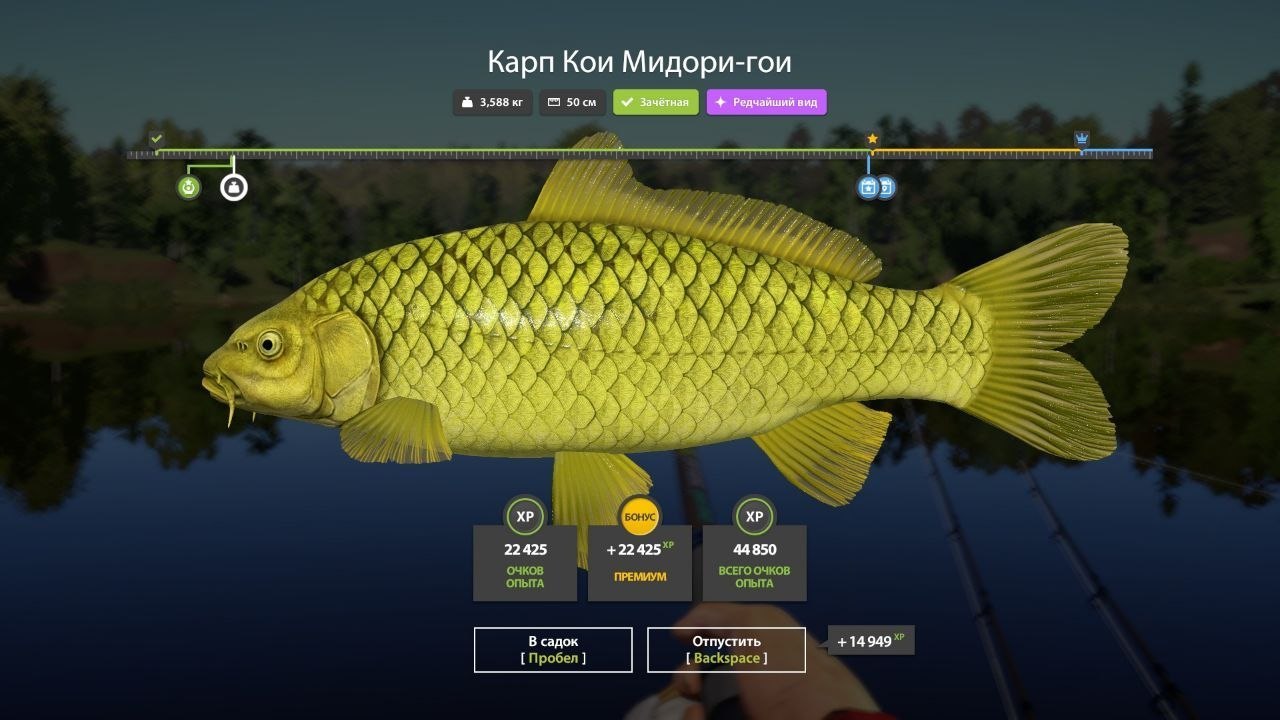The width and height of the screenshot is (1280, 720).
Task: Click the crown icon at the scale's right end
Action: 1081,136
